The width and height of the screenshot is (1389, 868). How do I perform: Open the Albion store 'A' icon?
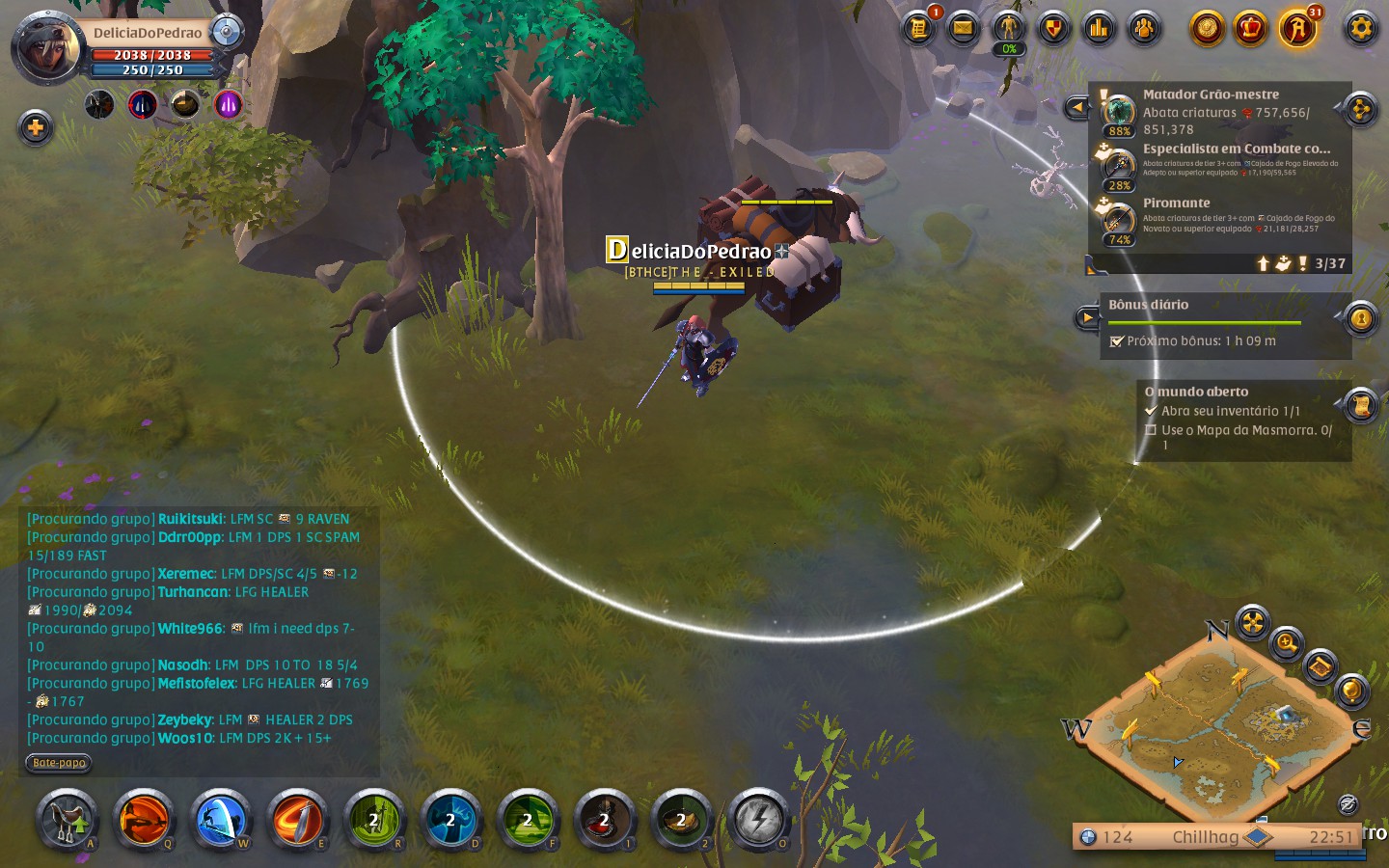[x=1297, y=29]
